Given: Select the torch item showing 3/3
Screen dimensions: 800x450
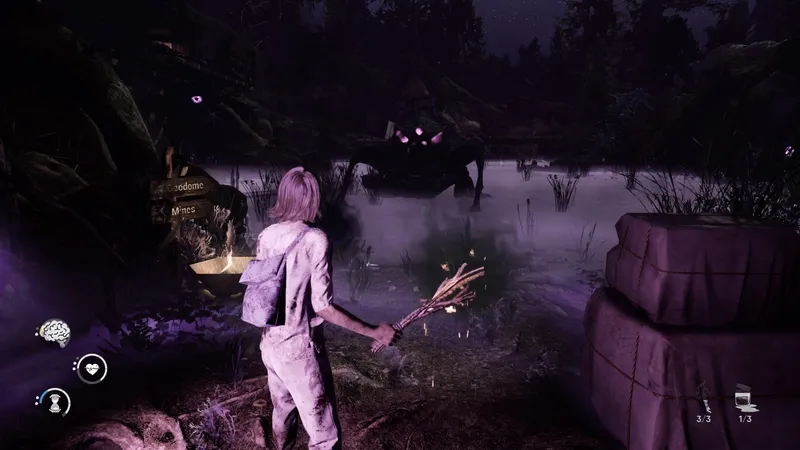Looking at the screenshot, I should [x=703, y=397].
